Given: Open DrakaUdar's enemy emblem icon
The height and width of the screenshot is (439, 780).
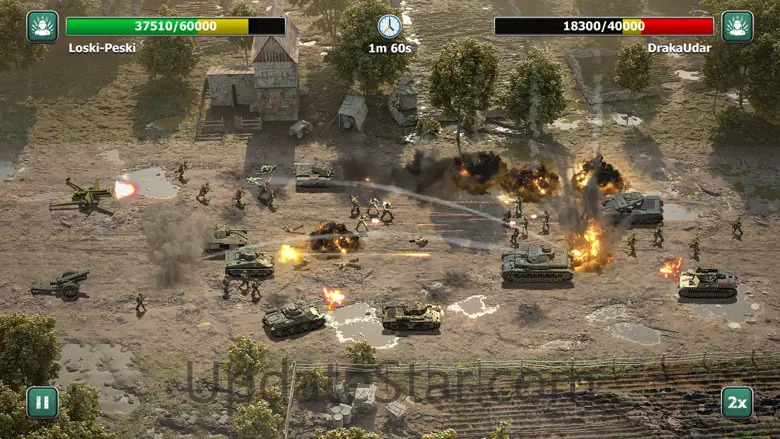Looking at the screenshot, I should coord(737,26).
